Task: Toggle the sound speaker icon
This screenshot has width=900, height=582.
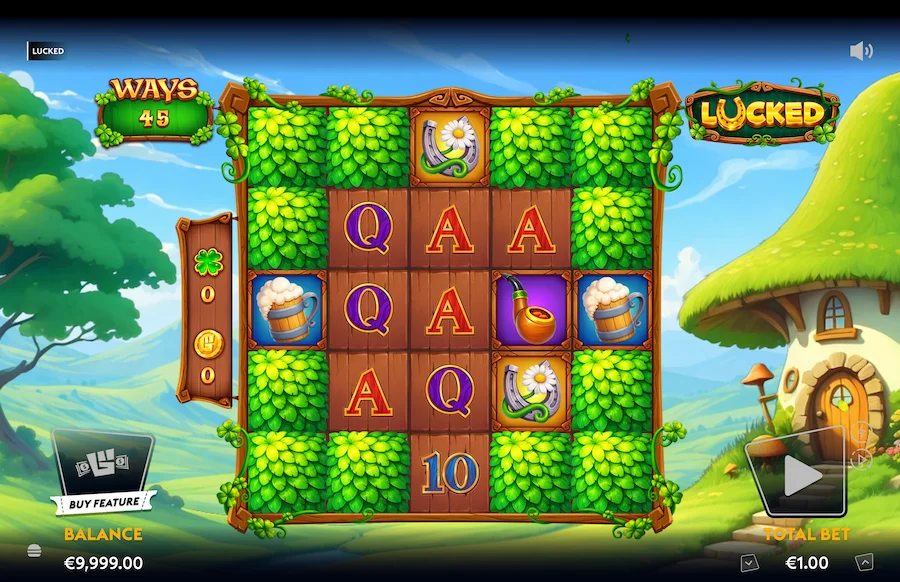Action: [860, 51]
